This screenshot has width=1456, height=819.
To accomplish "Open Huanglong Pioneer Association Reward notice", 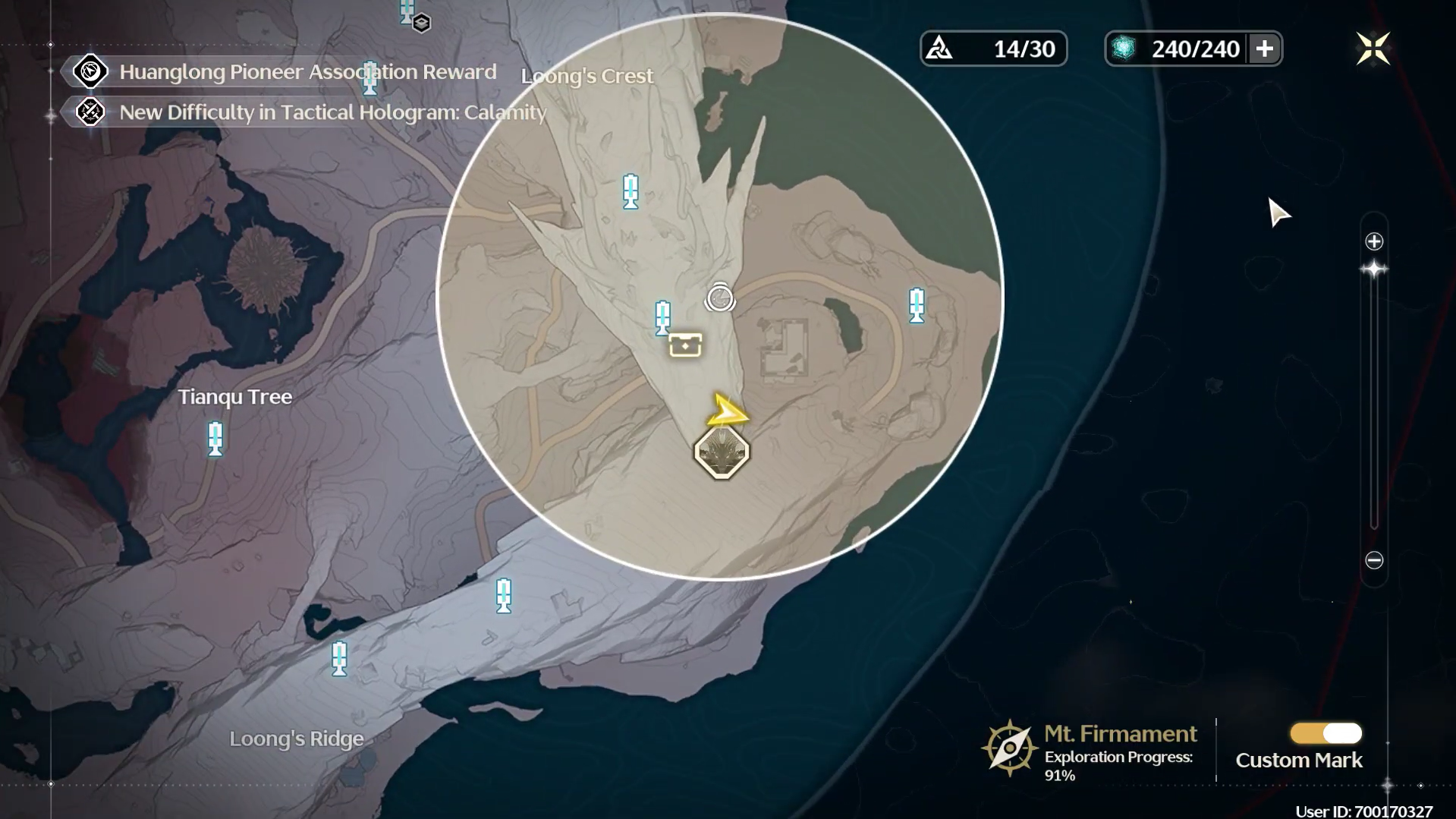I will 307,72.
